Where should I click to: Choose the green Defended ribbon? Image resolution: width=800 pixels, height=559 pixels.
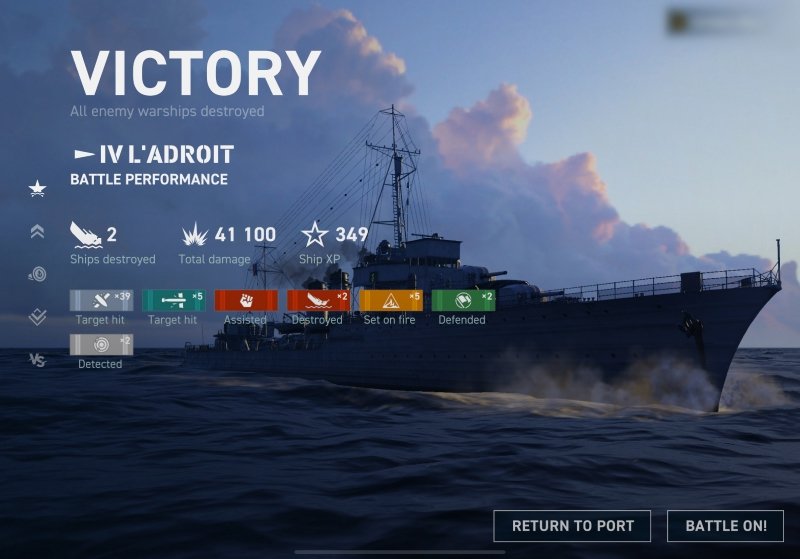pyautogui.click(x=462, y=300)
